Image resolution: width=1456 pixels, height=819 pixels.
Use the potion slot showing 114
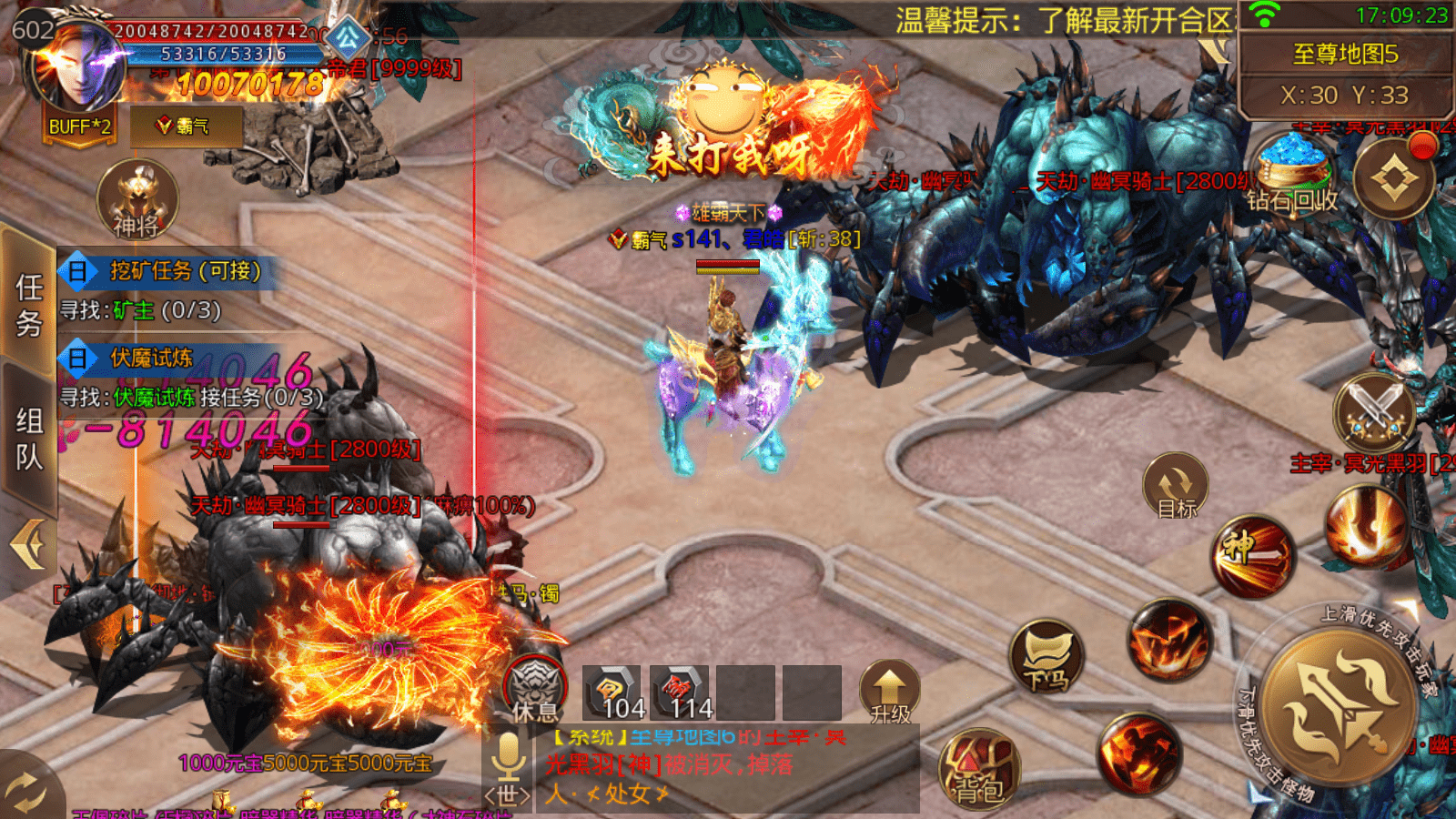(x=679, y=693)
